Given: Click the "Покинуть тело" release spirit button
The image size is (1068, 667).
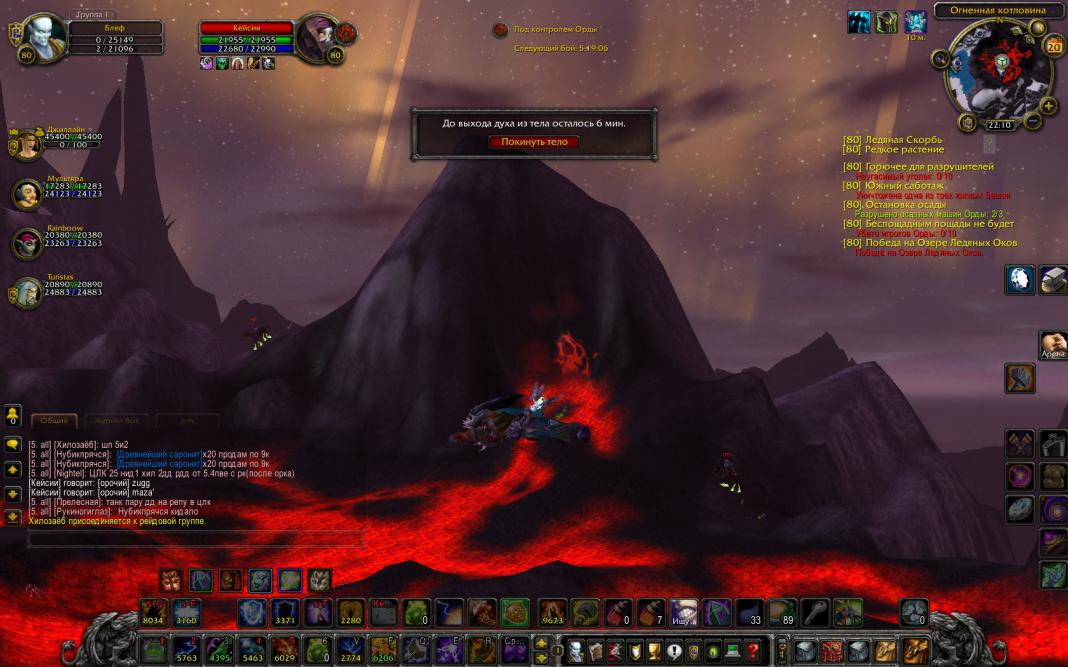Looking at the screenshot, I should tap(534, 142).
